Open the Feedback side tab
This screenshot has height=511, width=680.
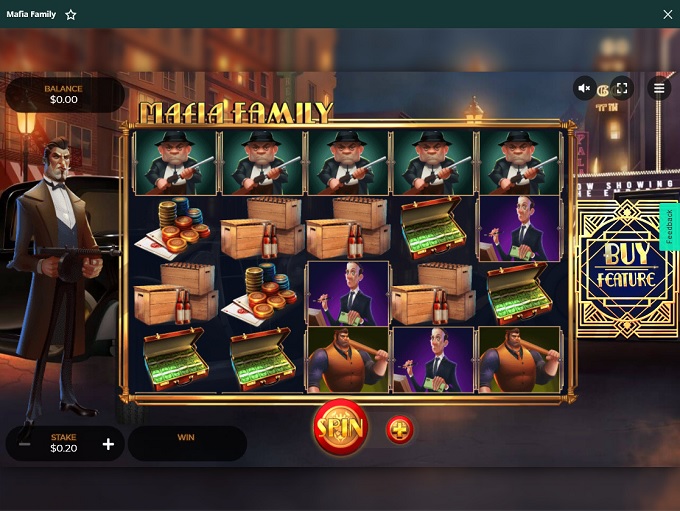click(x=669, y=227)
